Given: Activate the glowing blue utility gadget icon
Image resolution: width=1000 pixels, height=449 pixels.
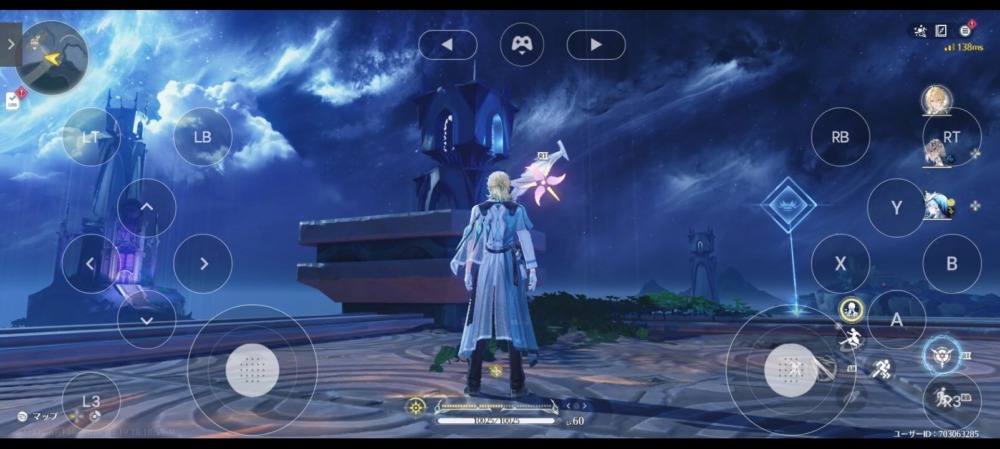Looking at the screenshot, I should pos(941,354).
